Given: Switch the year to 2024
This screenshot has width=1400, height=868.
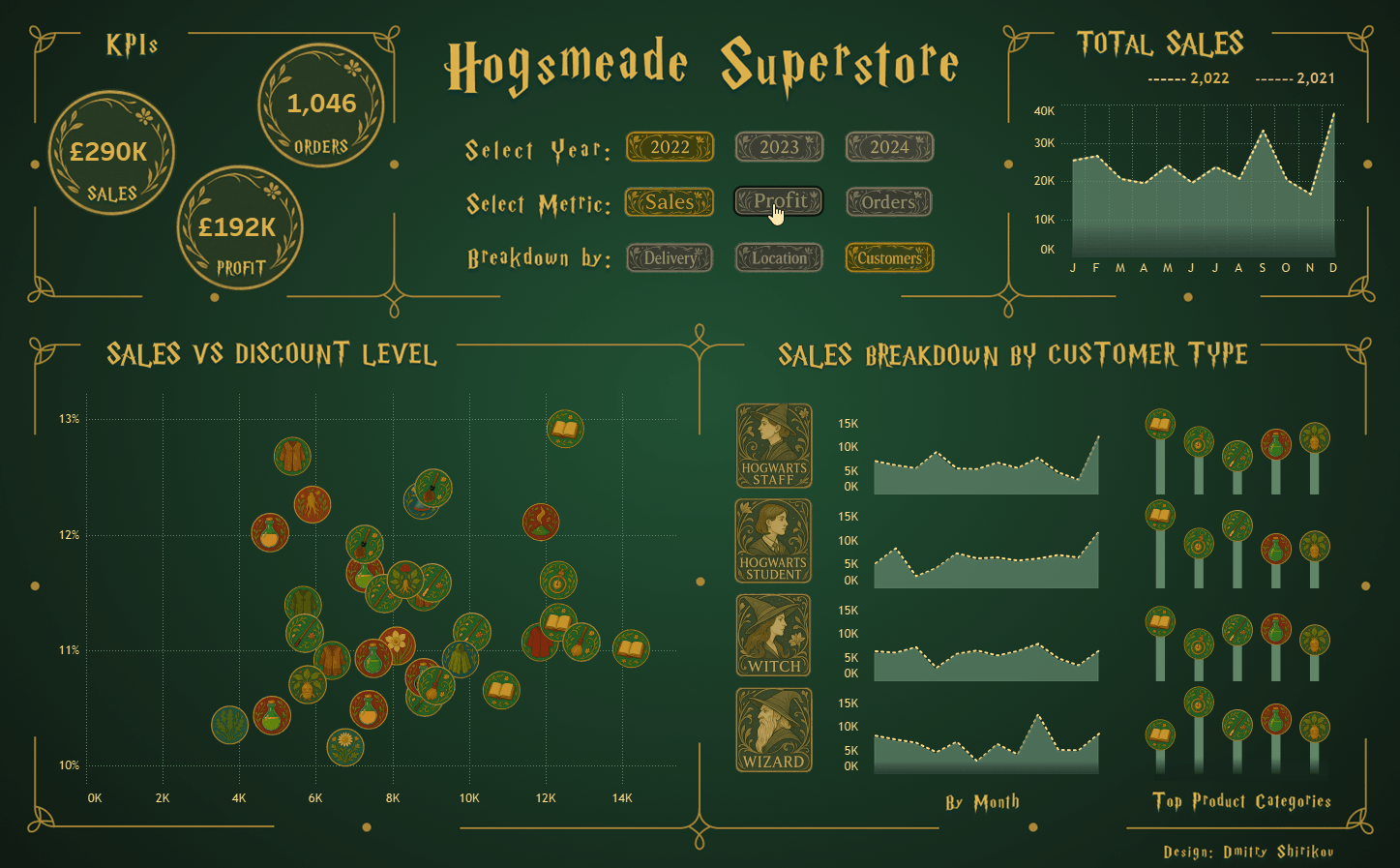Looking at the screenshot, I should point(889,147).
